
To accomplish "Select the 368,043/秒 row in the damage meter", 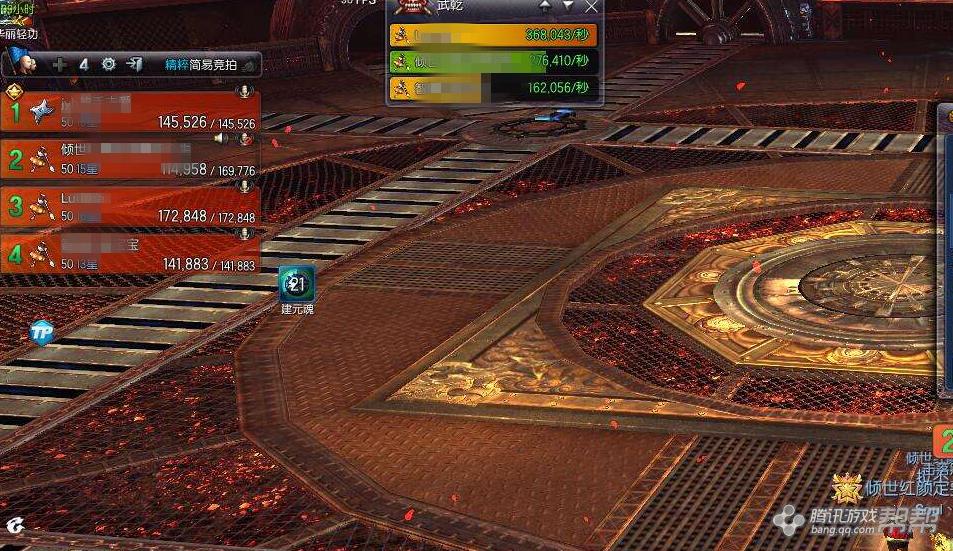I will click(x=495, y=35).
